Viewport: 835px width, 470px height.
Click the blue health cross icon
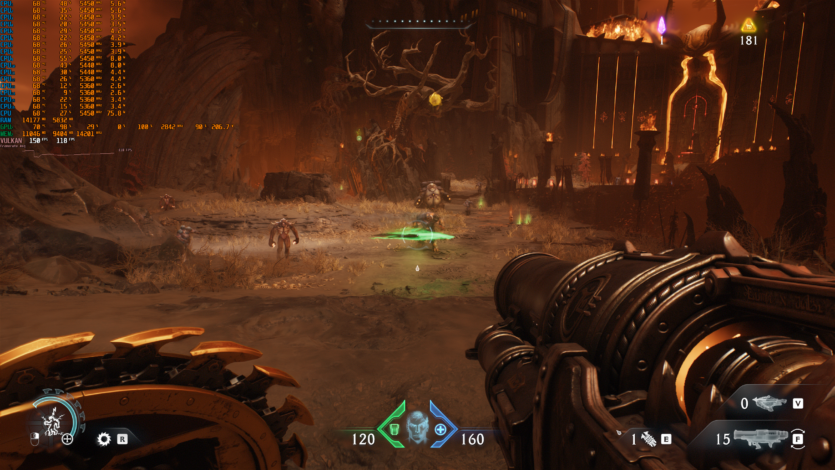click(x=440, y=430)
